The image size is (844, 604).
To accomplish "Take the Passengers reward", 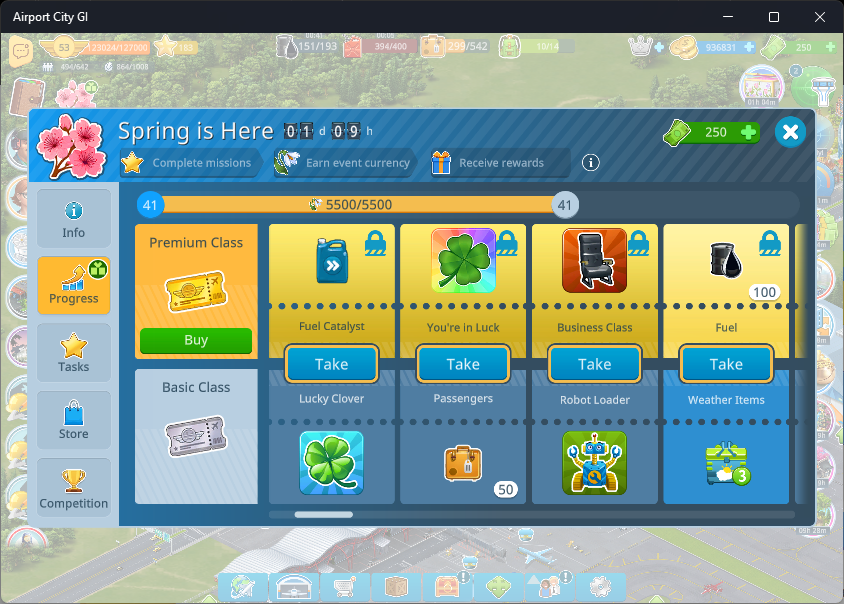I will [x=463, y=364].
